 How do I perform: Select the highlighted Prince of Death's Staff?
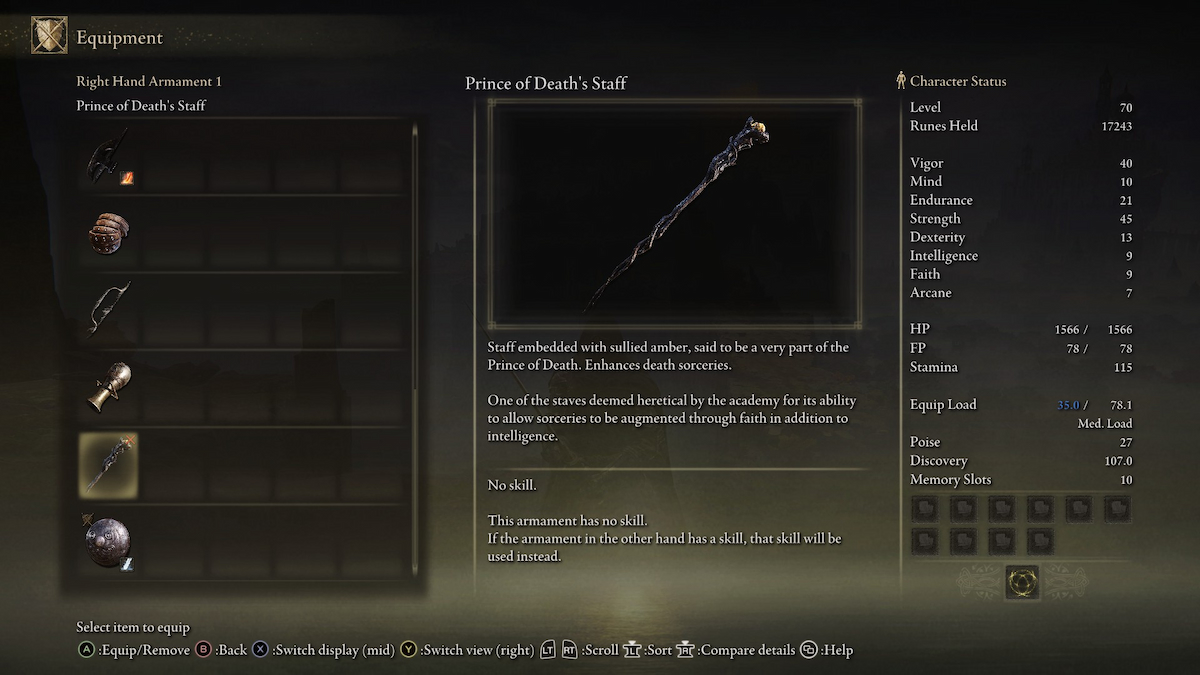pyautogui.click(x=108, y=465)
